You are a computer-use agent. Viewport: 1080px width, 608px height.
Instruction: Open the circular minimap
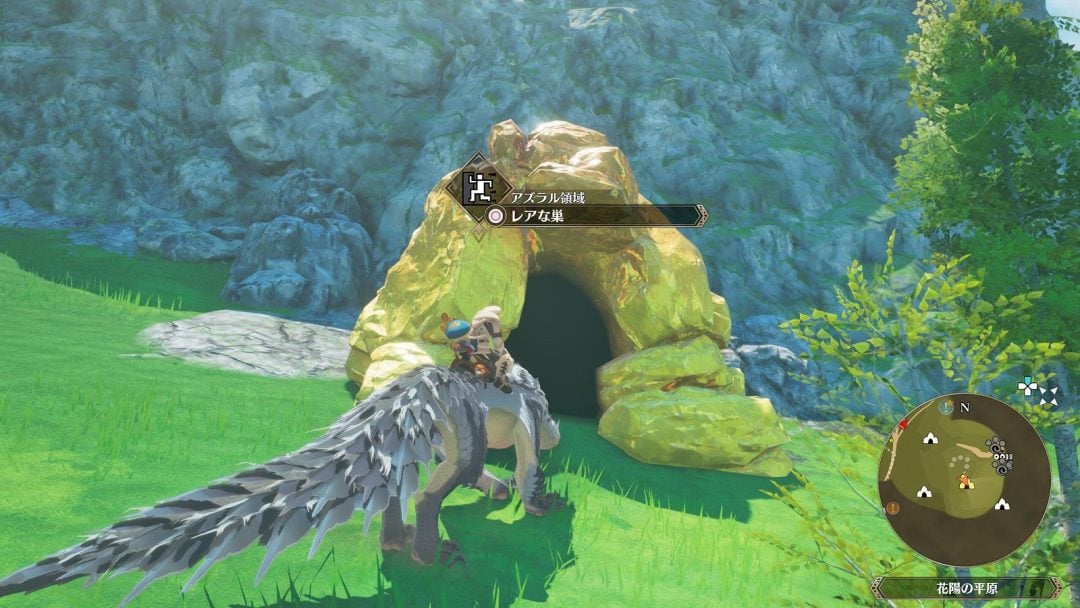coord(964,479)
